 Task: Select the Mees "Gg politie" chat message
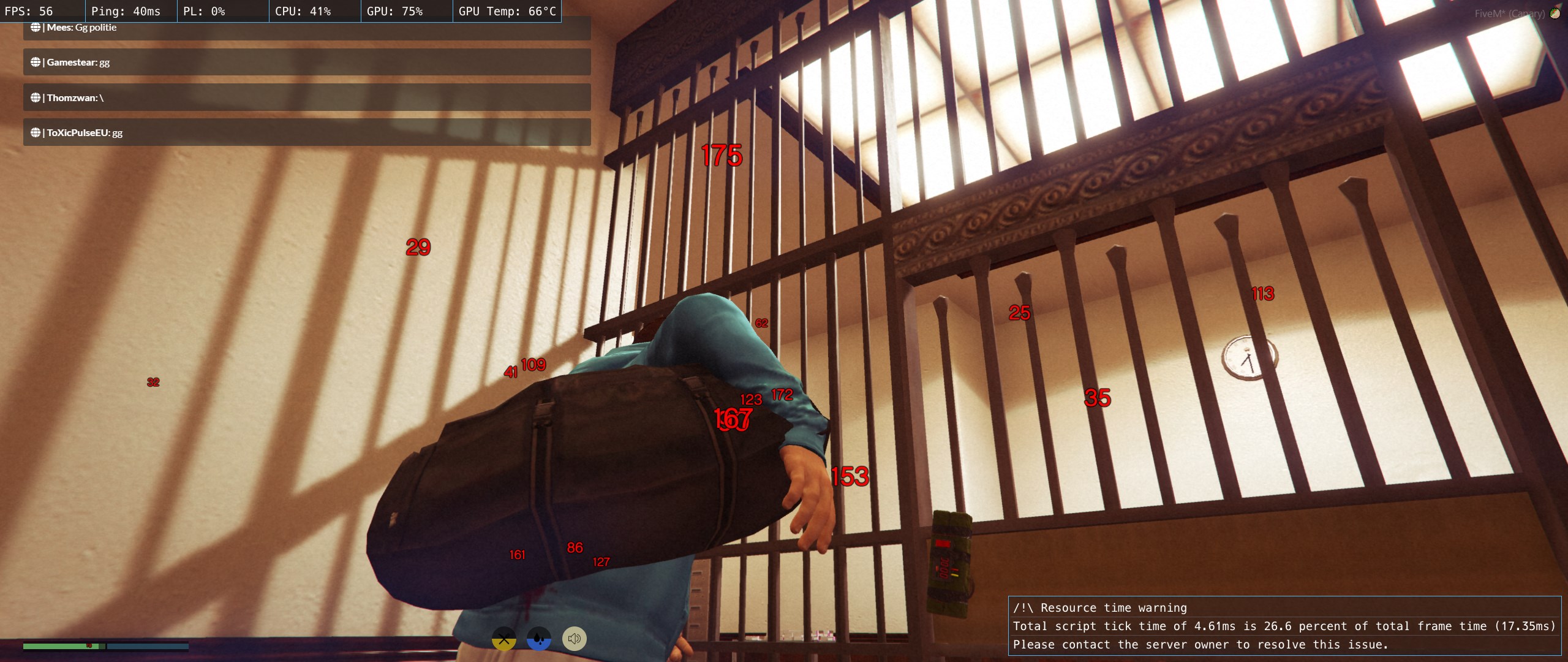pyautogui.click(x=306, y=28)
